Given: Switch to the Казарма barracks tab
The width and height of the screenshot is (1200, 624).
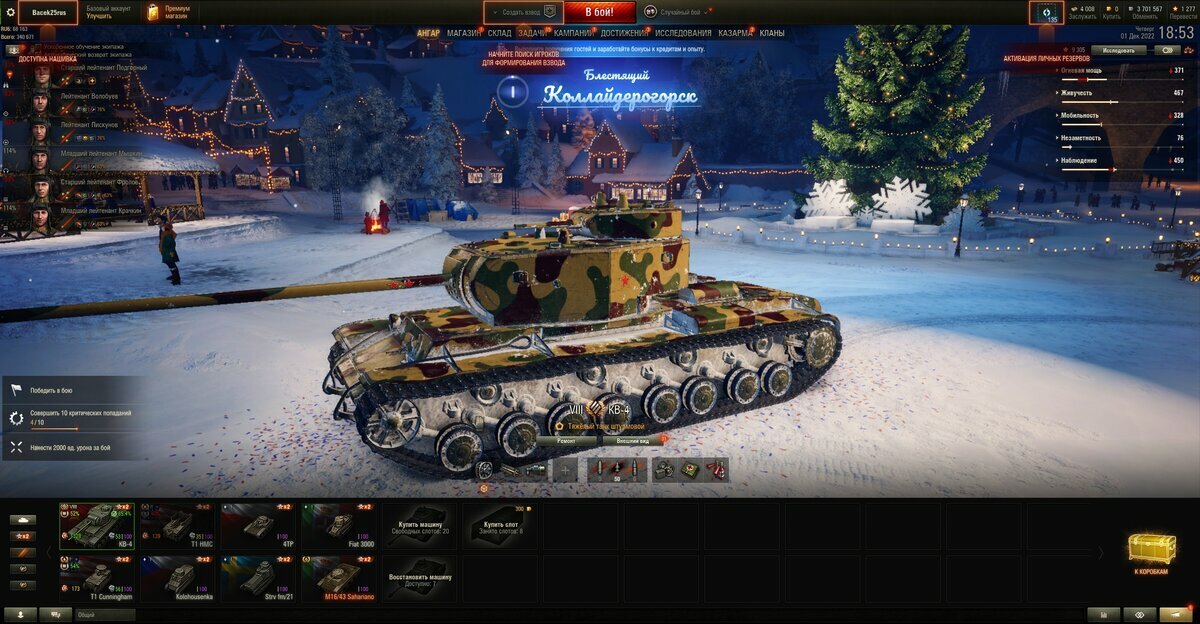Looking at the screenshot, I should [x=735, y=33].
